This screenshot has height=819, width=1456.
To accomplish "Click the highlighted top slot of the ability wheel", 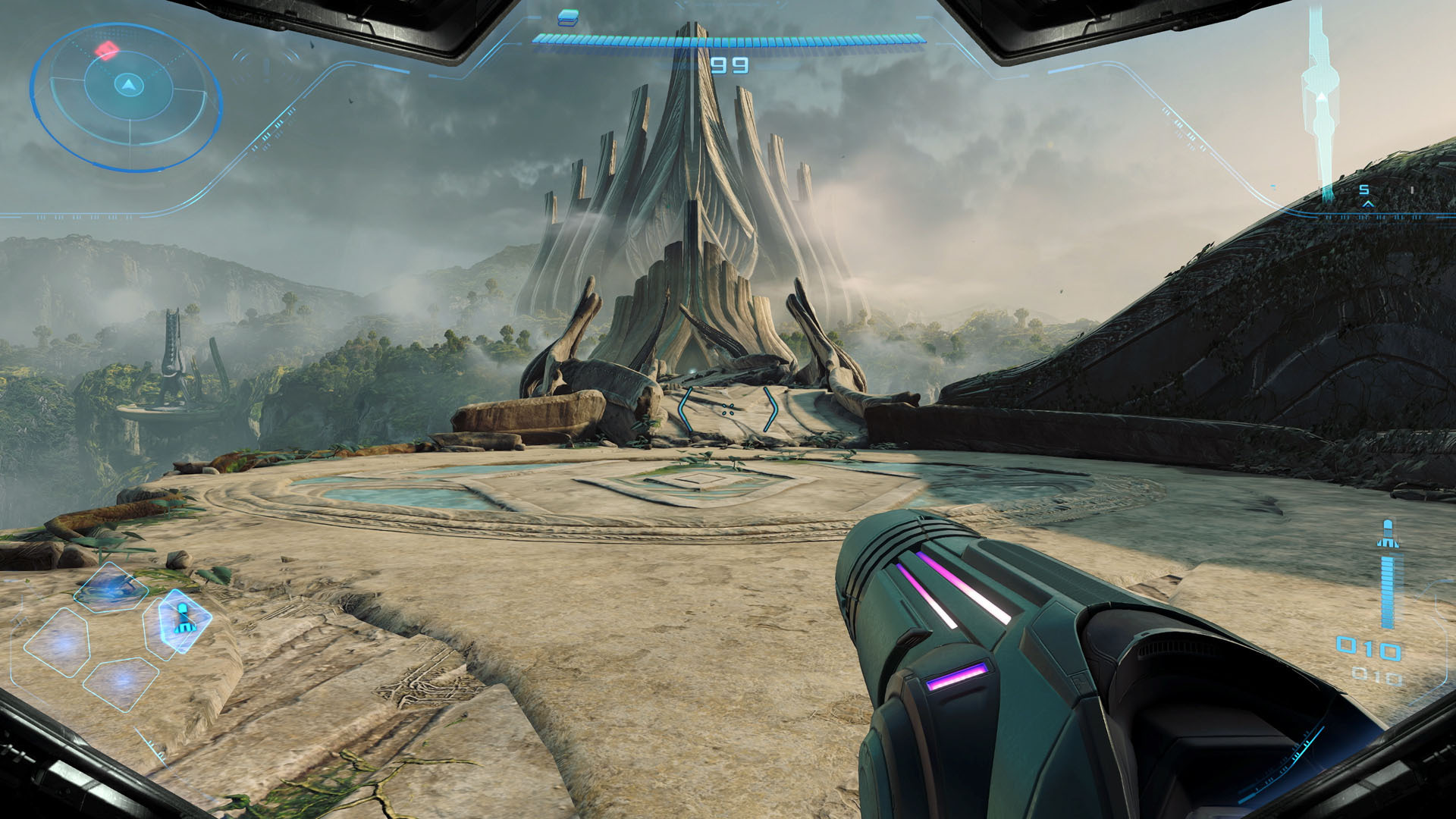I will pos(110,589).
